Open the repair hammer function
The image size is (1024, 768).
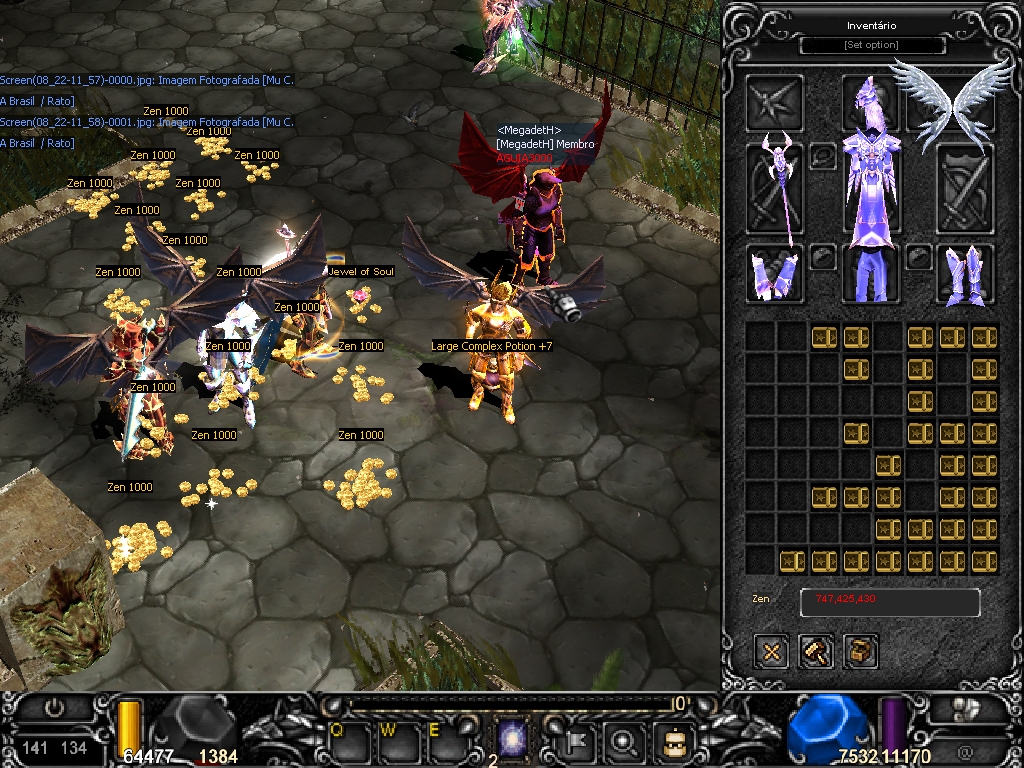(x=816, y=652)
